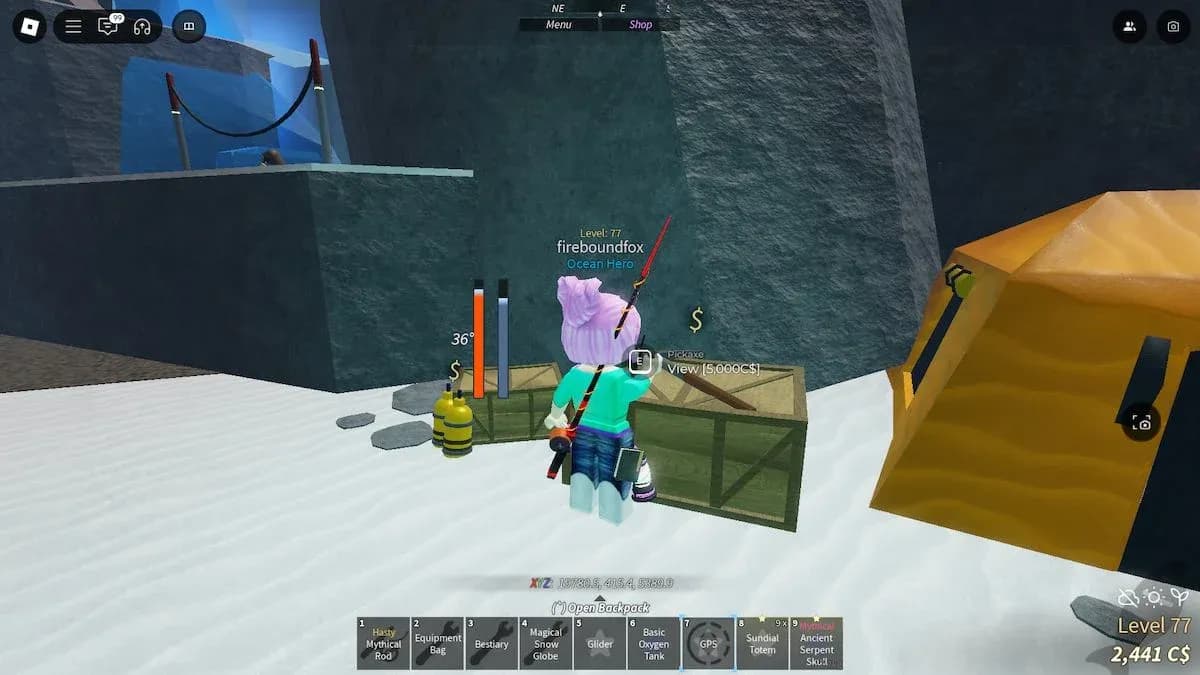
Task: Click the top-right camera capture icon
Action: coord(1173,27)
